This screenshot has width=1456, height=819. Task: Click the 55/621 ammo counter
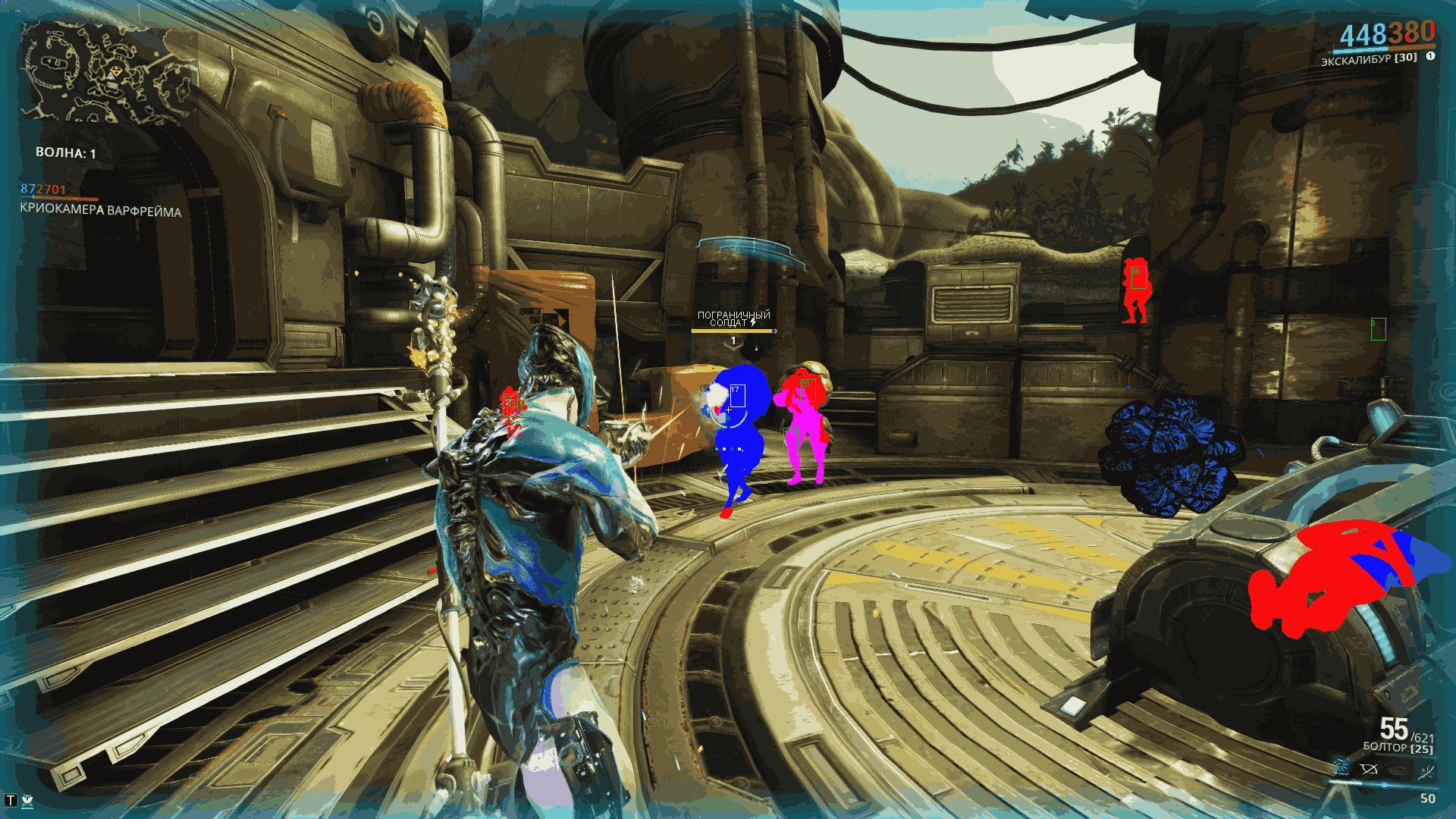pos(1407,731)
